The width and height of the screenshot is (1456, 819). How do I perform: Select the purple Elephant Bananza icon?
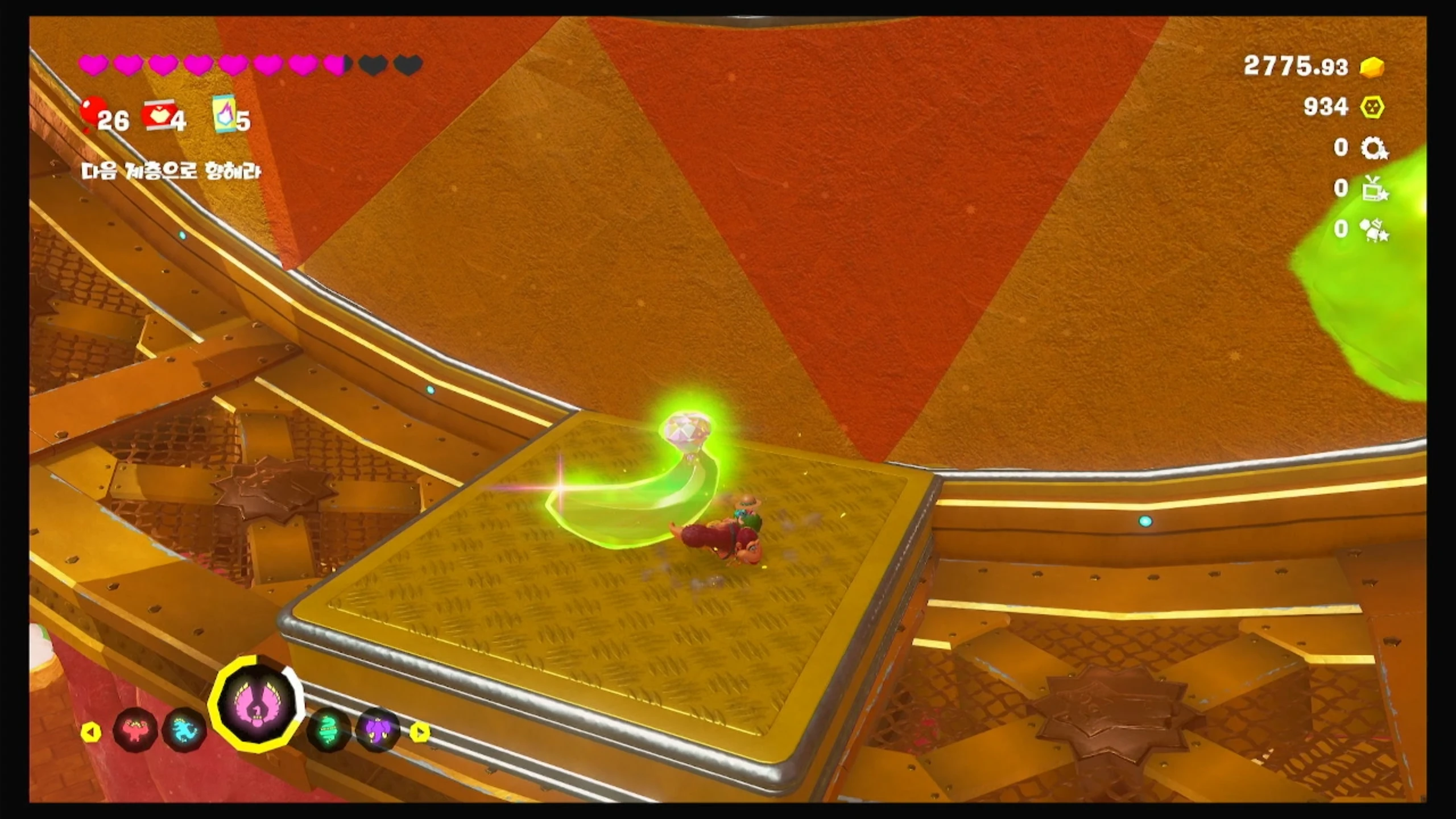(x=378, y=730)
